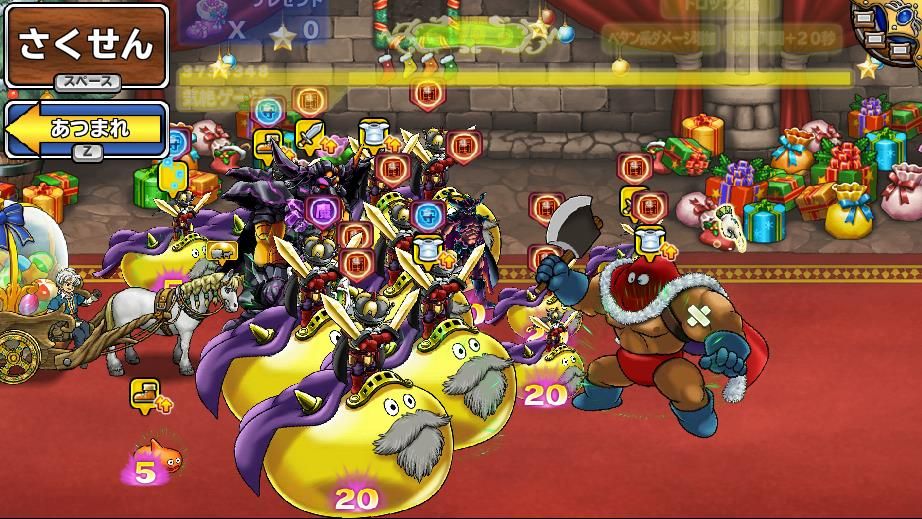Activate the あつまれ gather command
The image size is (922, 519).
coord(86,128)
